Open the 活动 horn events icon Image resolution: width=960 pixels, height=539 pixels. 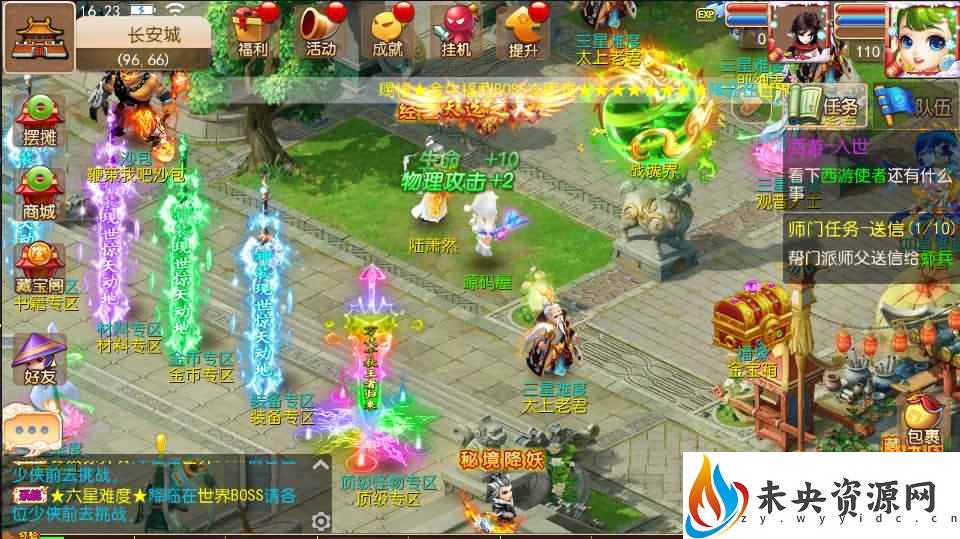(321, 30)
